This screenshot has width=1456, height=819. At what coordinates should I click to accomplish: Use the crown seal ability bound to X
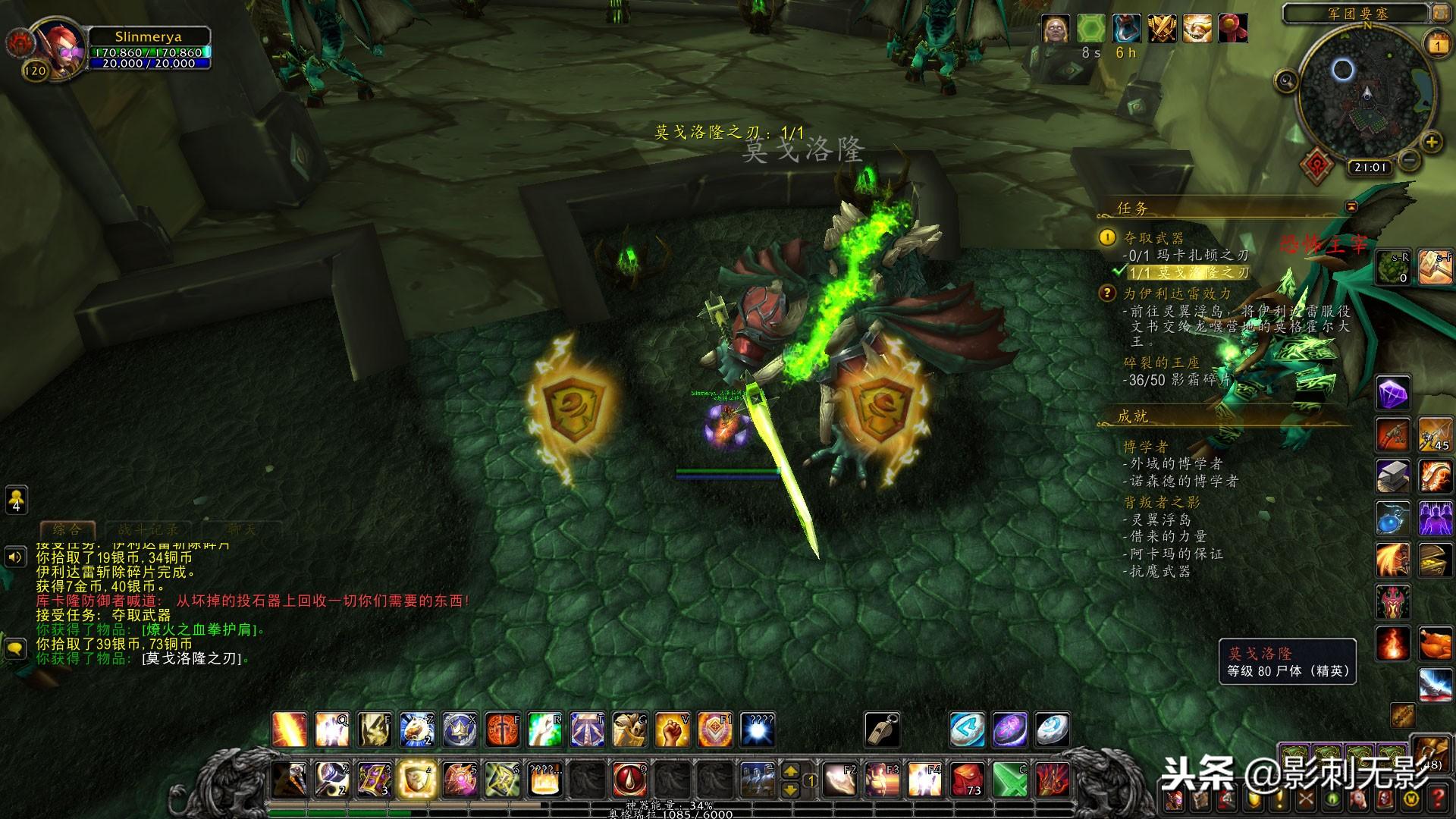[x=460, y=730]
